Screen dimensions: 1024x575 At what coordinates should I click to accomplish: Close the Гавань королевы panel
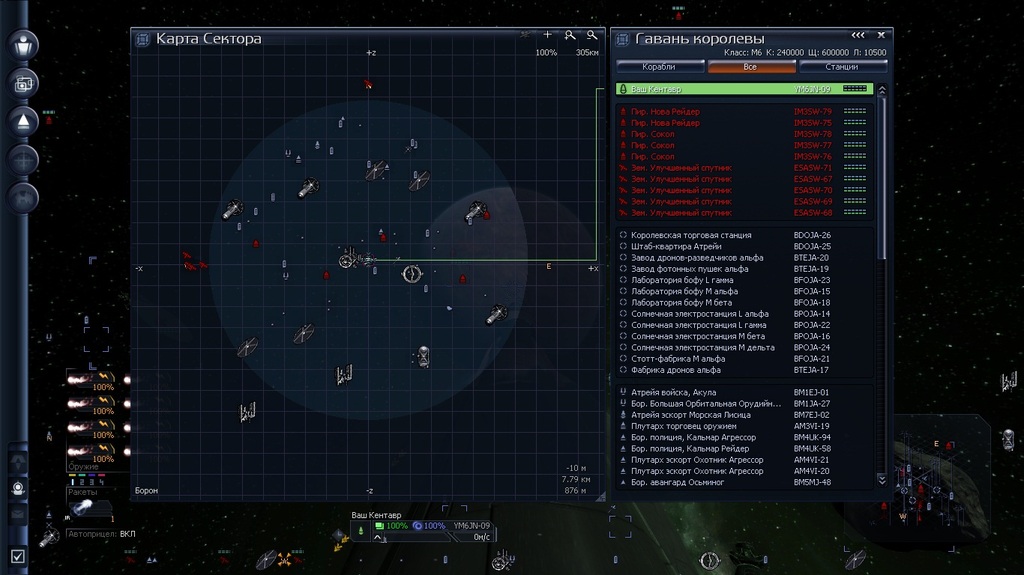coord(881,35)
